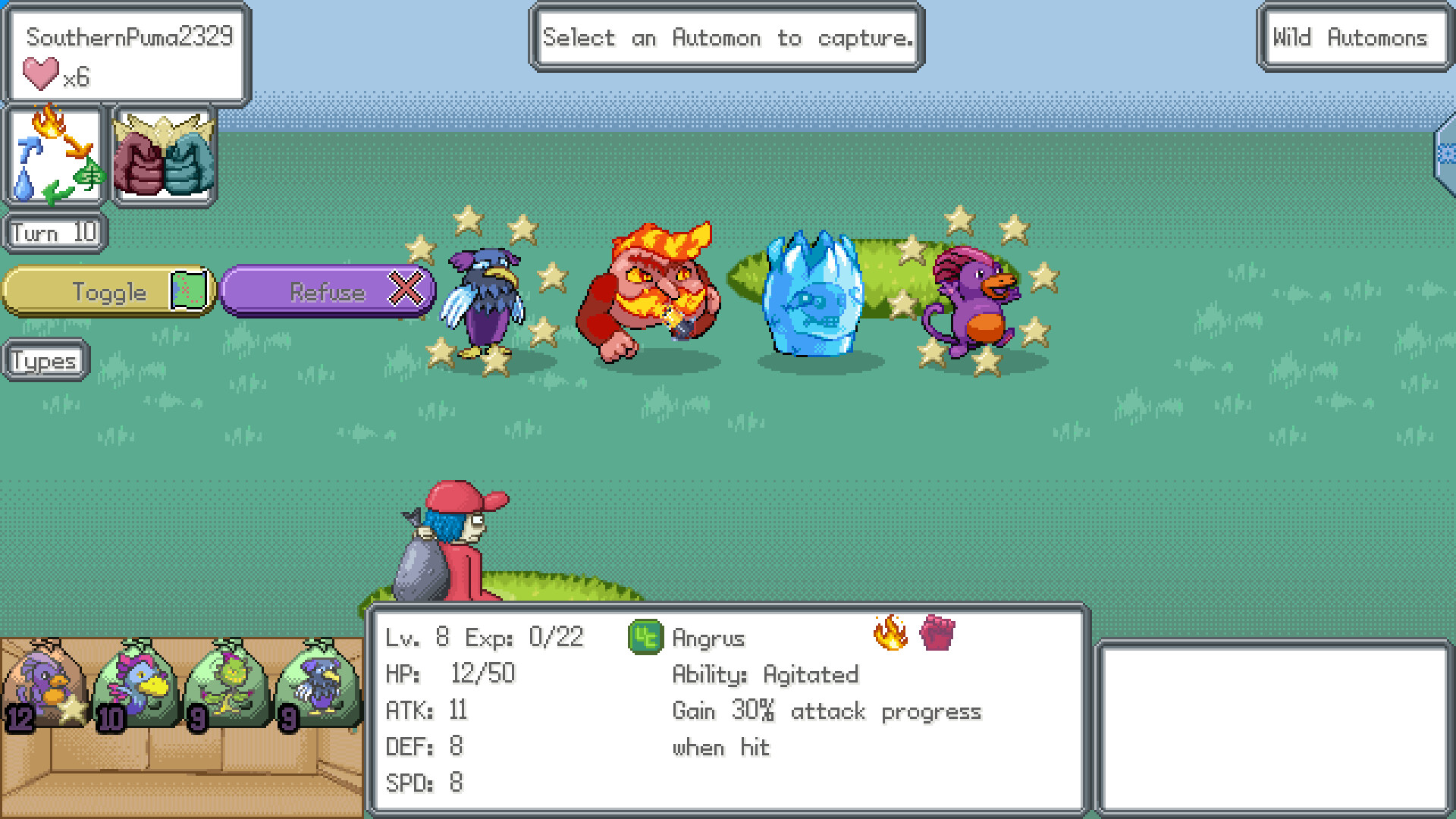Open the Turn 10 counter panel

pos(53,232)
